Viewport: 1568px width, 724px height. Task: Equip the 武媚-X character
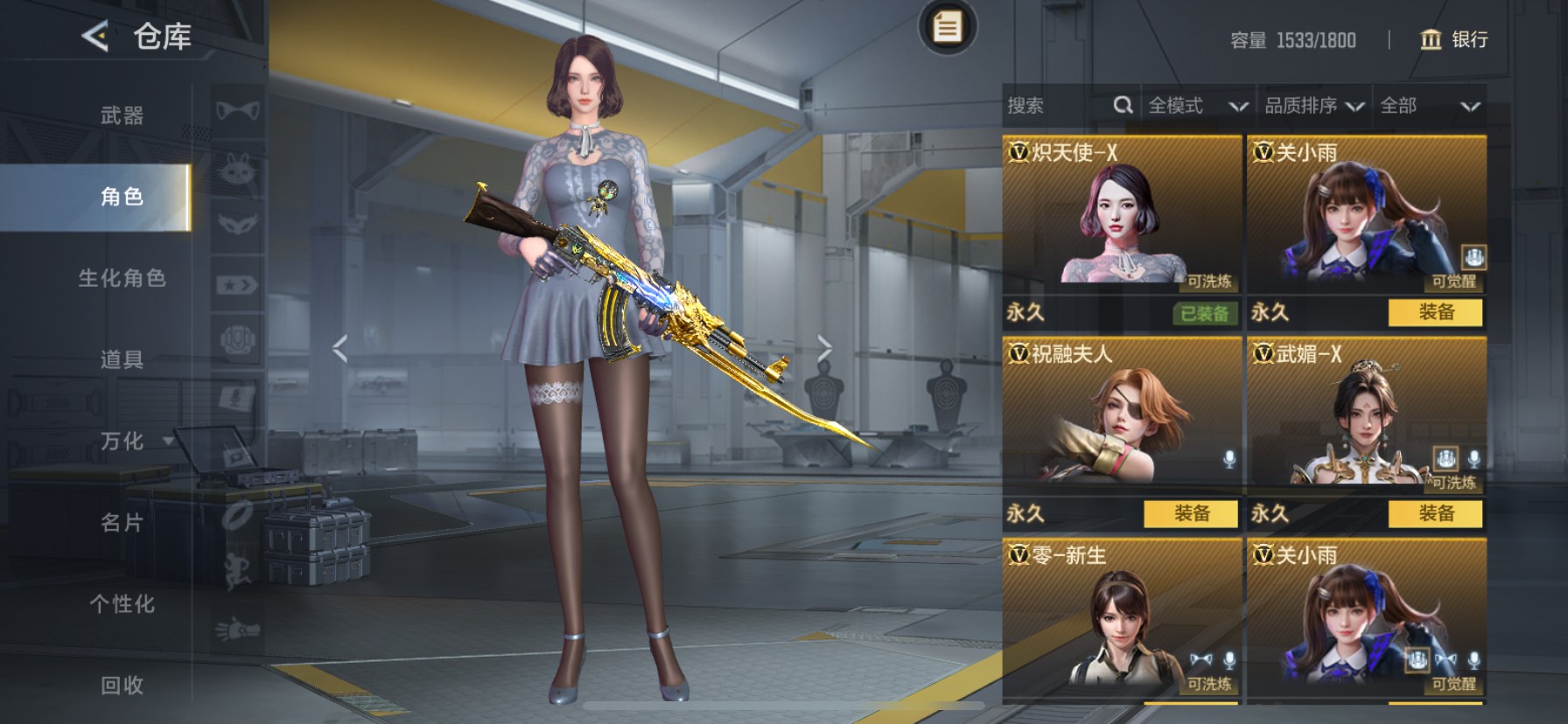point(1436,514)
